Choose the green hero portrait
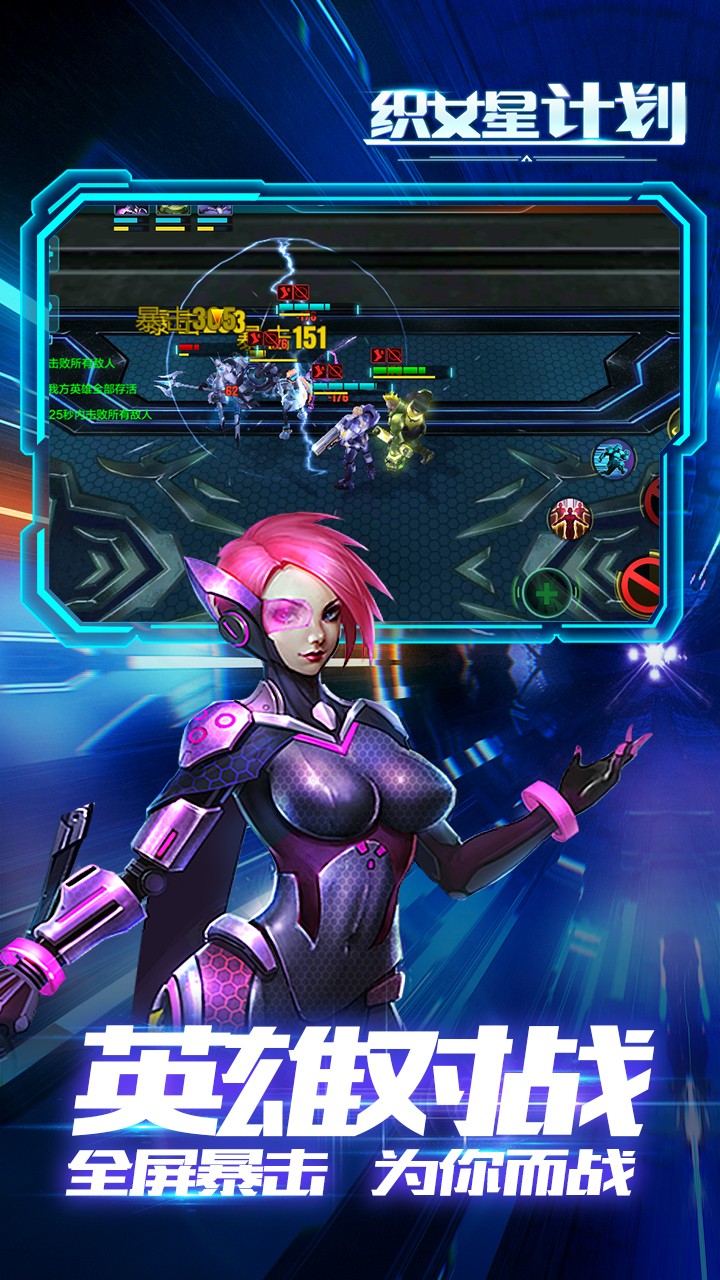 (173, 211)
